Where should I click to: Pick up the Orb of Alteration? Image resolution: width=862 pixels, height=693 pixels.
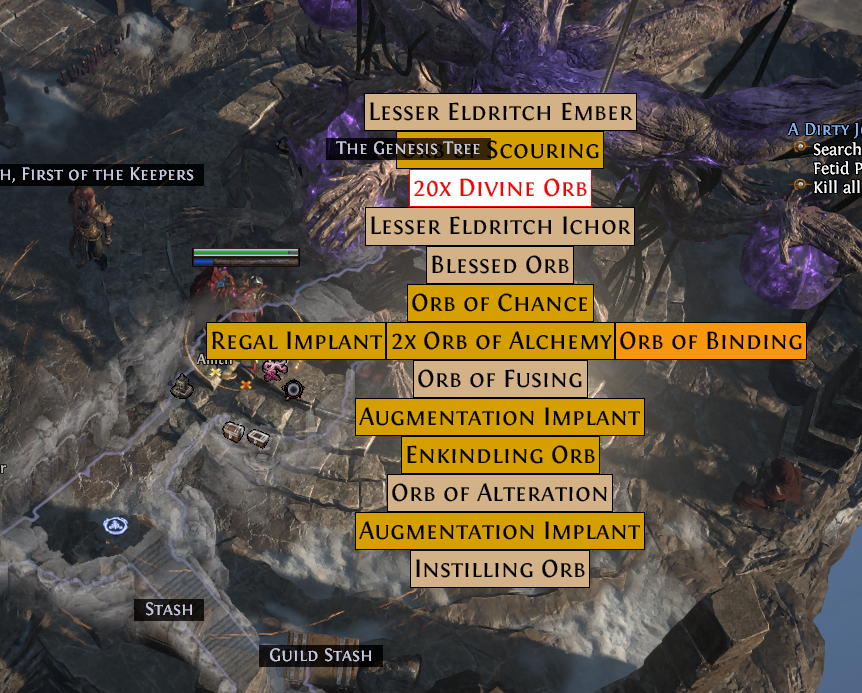point(500,493)
